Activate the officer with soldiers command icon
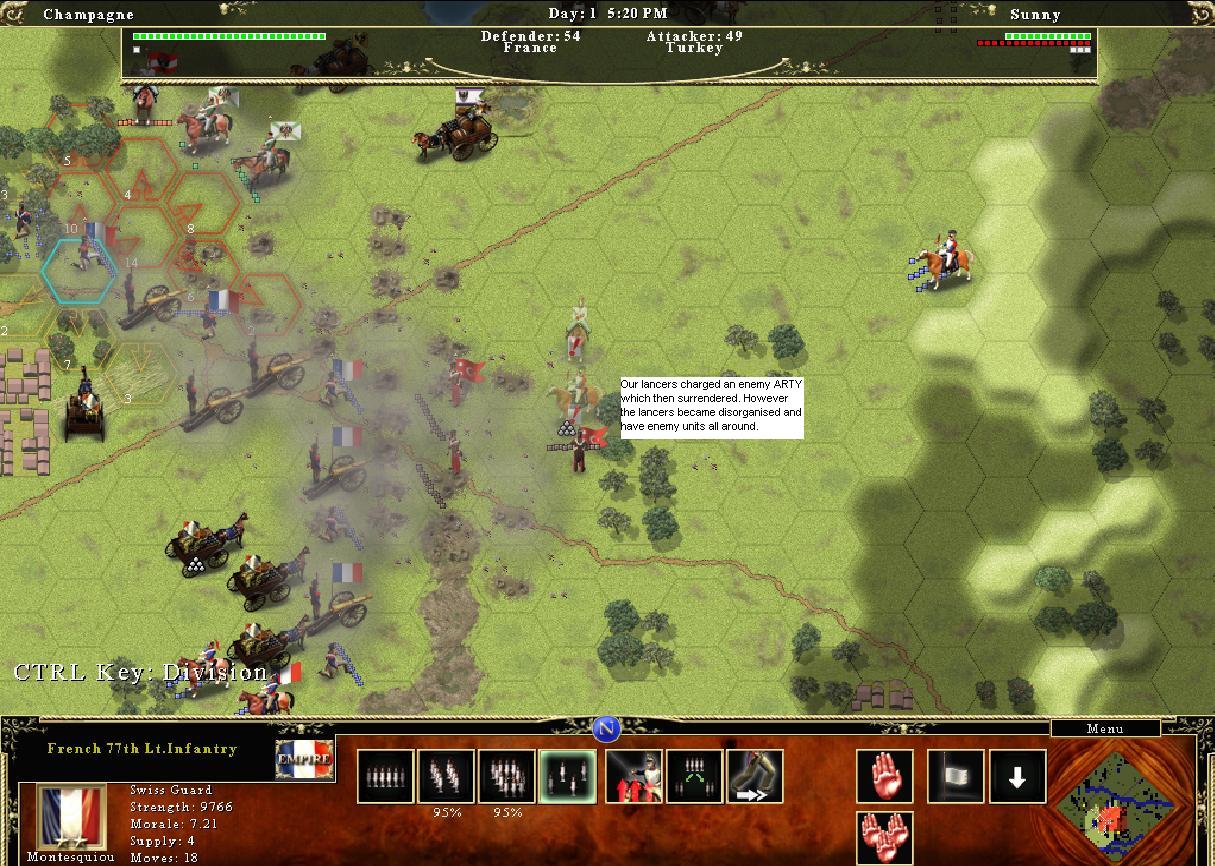The image size is (1215, 866). (x=634, y=777)
